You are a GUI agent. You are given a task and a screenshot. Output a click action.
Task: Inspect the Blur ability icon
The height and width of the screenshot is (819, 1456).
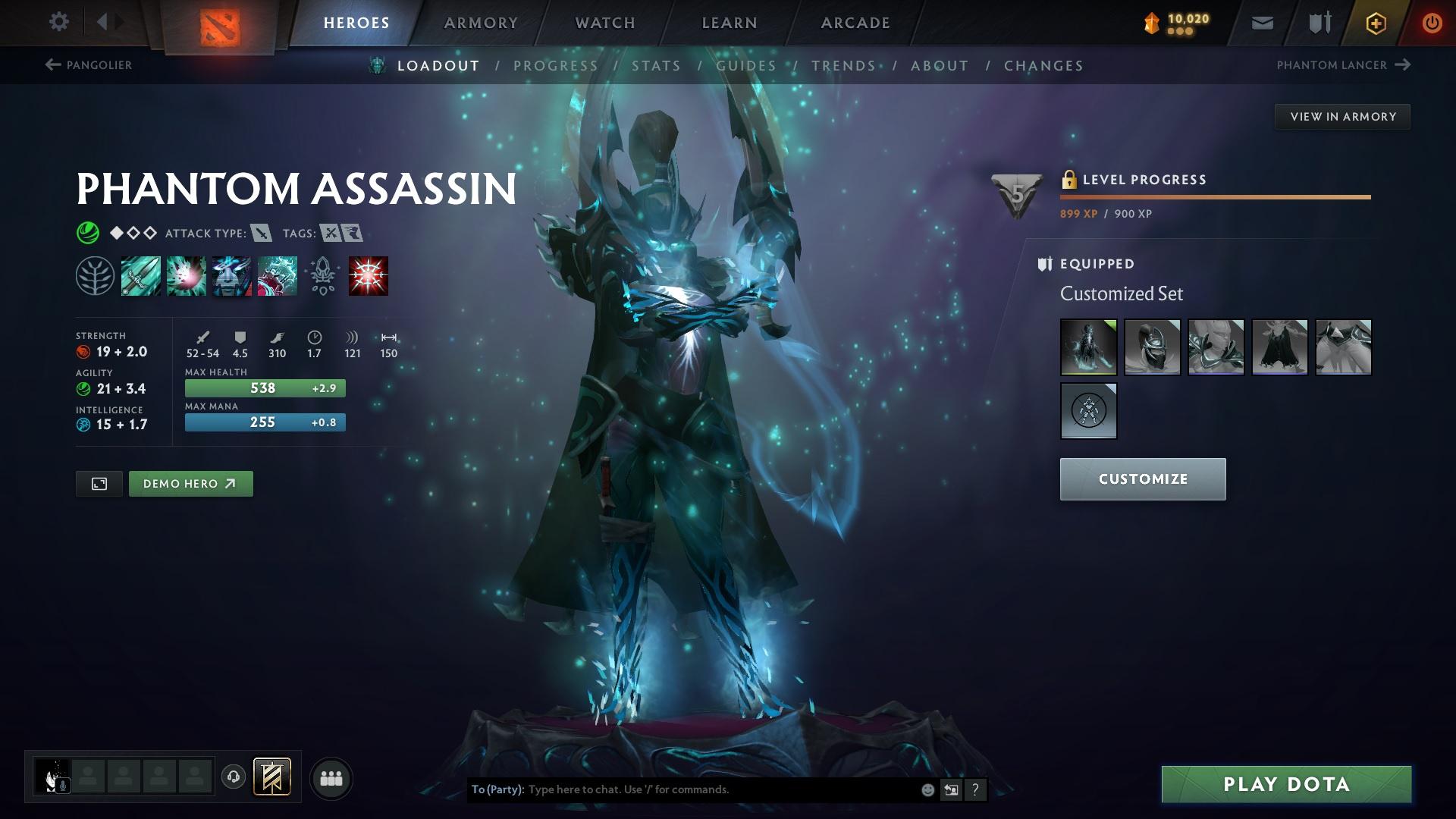(x=231, y=275)
